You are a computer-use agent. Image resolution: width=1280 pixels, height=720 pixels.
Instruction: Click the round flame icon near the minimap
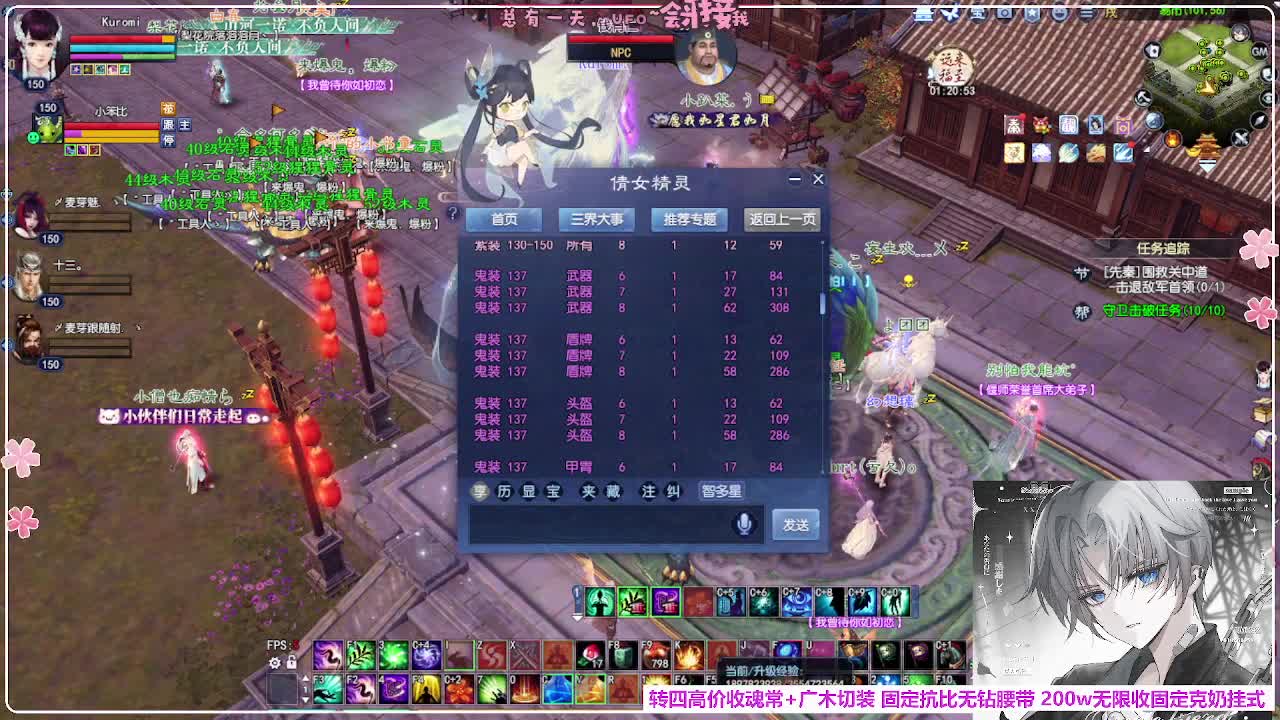1173,139
